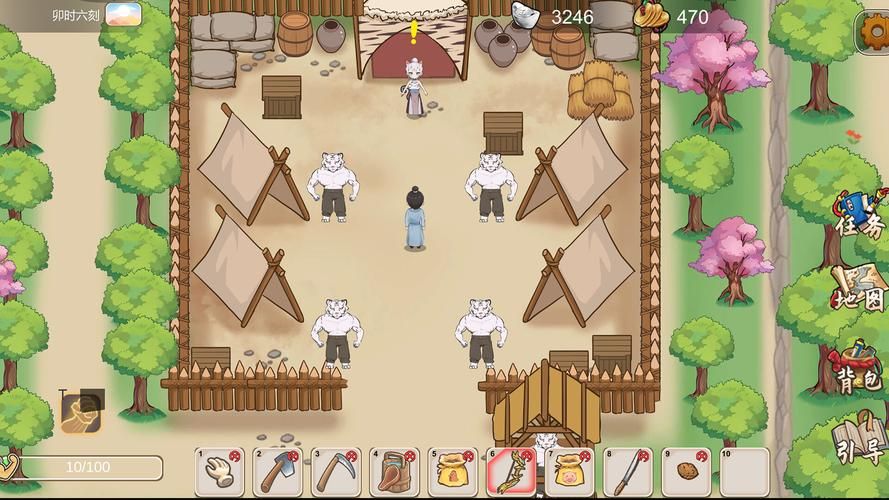Select the axe in hotbar slot 2
This screenshot has width=889, height=500.
(x=278, y=472)
